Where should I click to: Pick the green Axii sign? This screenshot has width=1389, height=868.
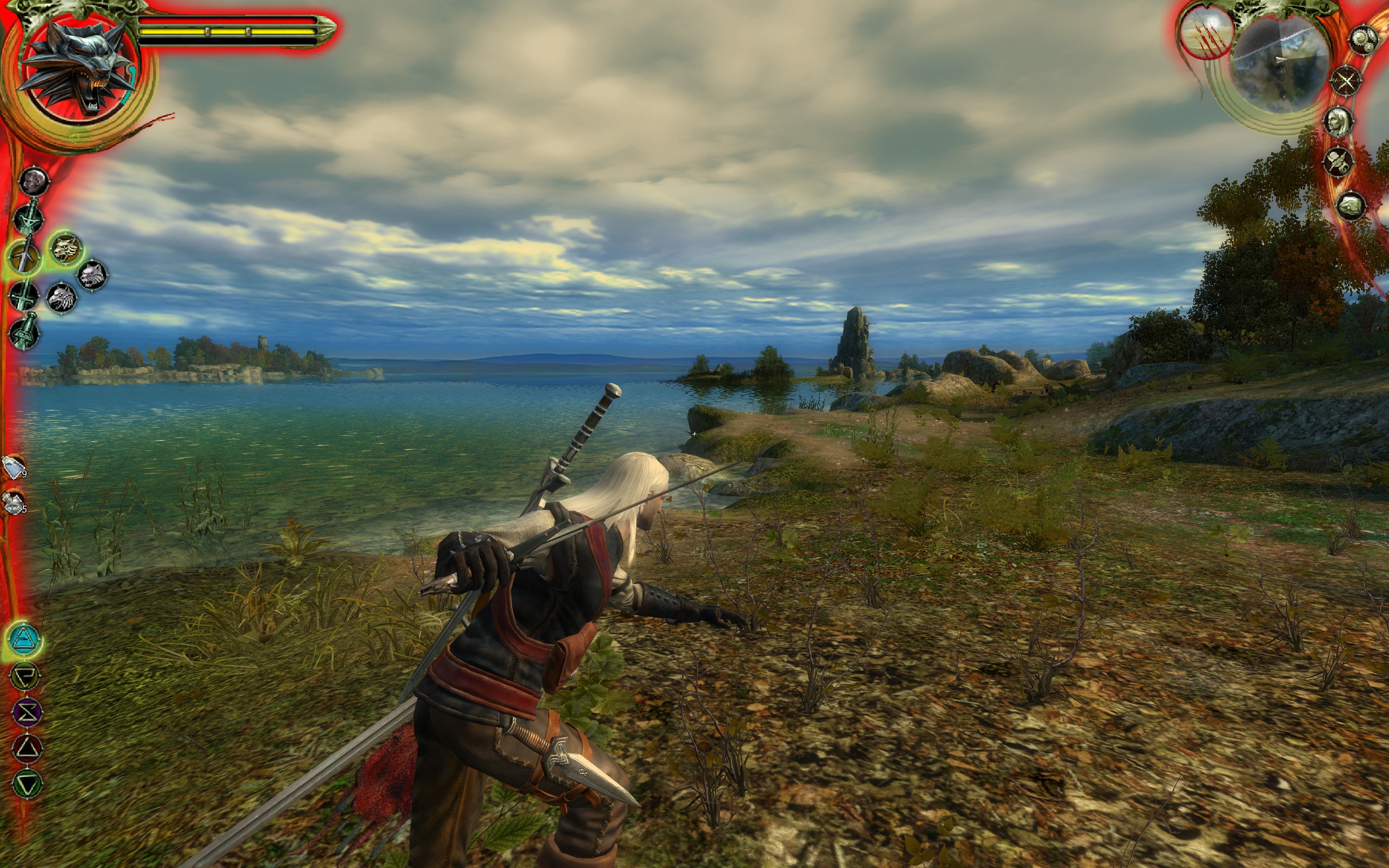27,783
